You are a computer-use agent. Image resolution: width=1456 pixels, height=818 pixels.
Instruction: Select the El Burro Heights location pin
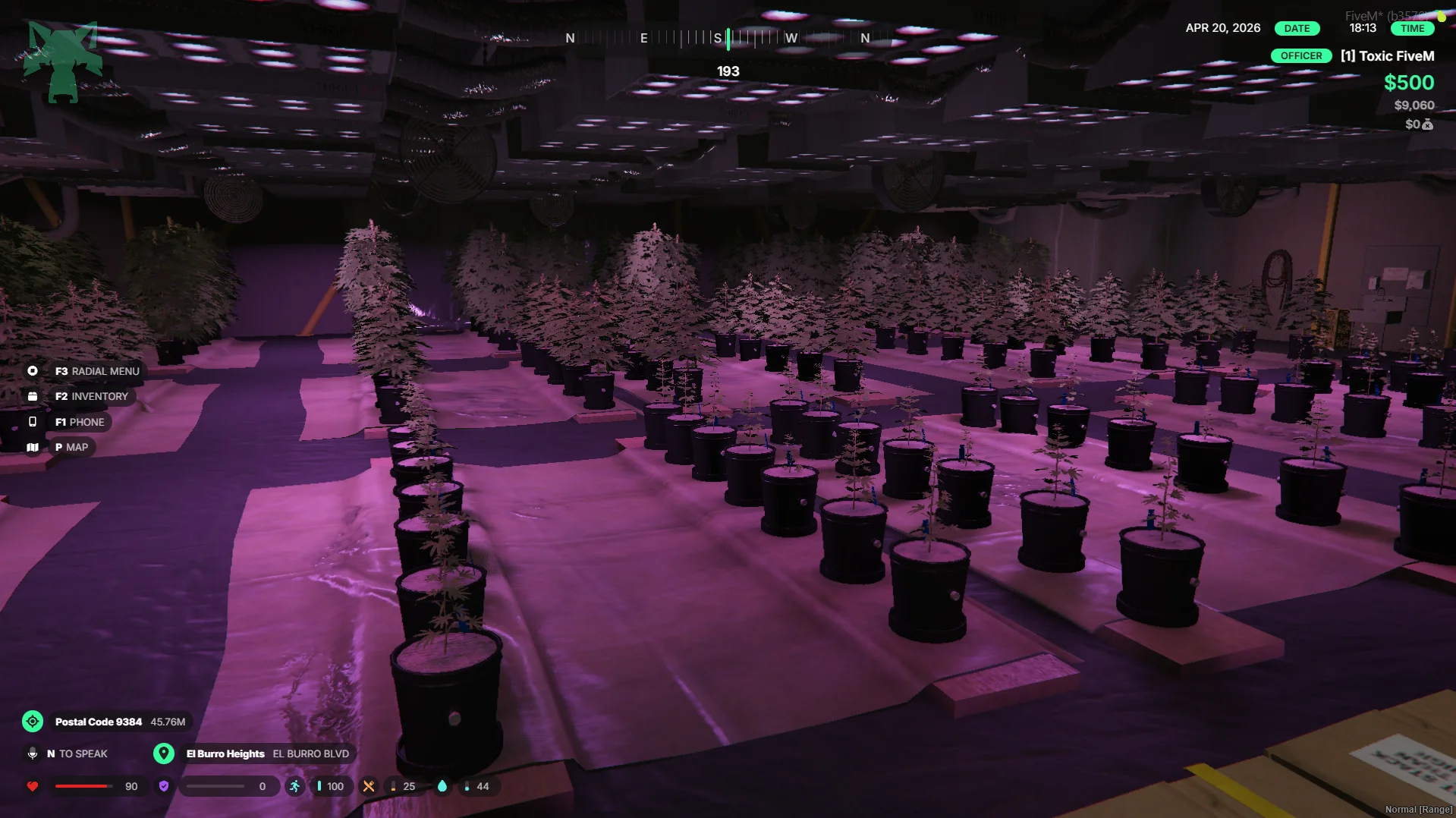(x=164, y=754)
